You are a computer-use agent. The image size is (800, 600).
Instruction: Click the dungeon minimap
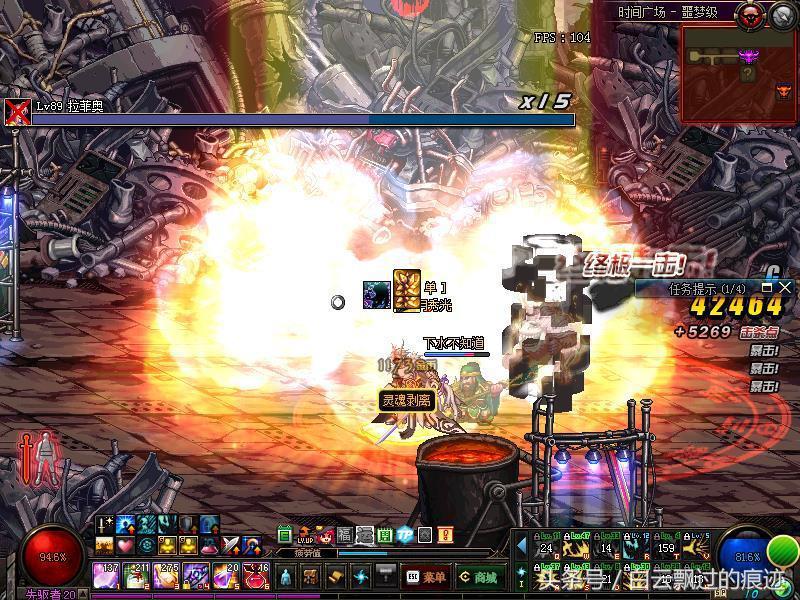point(738,75)
